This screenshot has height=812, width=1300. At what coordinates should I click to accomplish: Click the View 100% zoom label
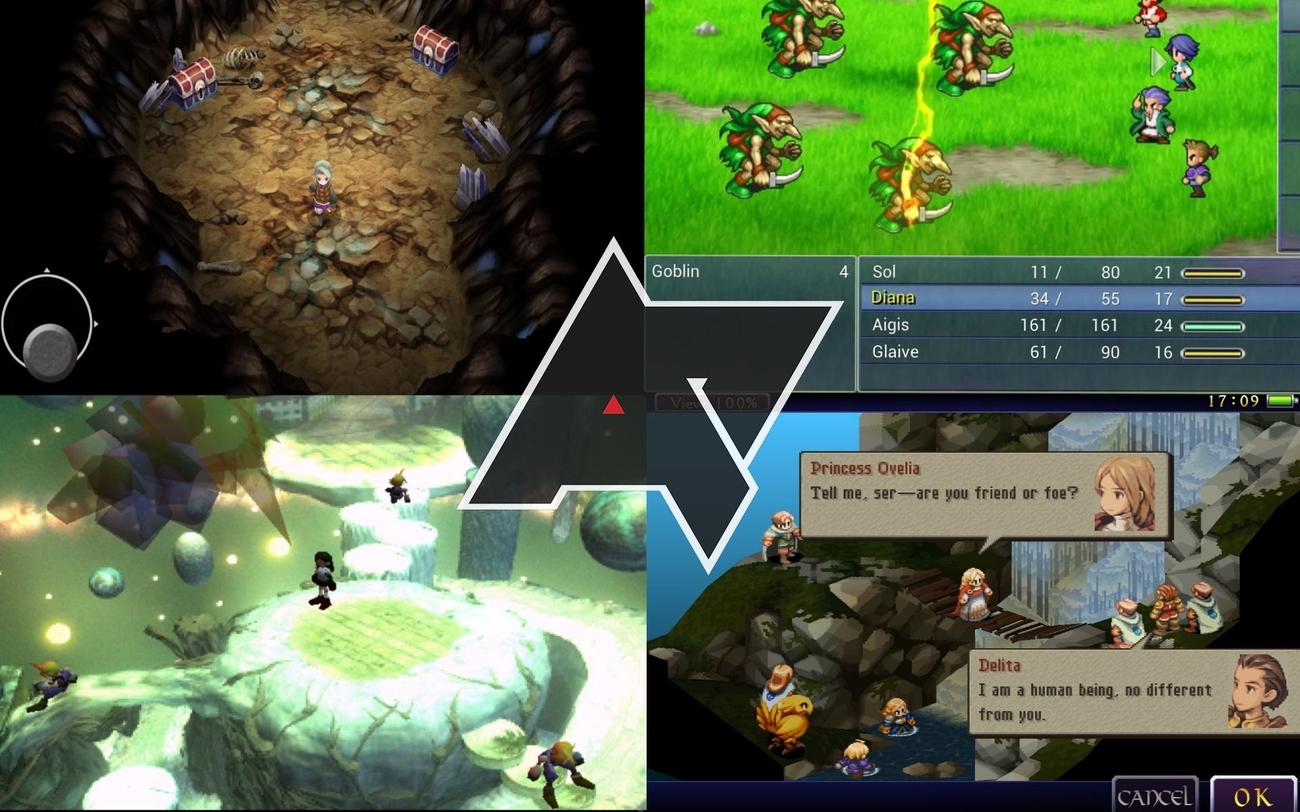[x=712, y=402]
